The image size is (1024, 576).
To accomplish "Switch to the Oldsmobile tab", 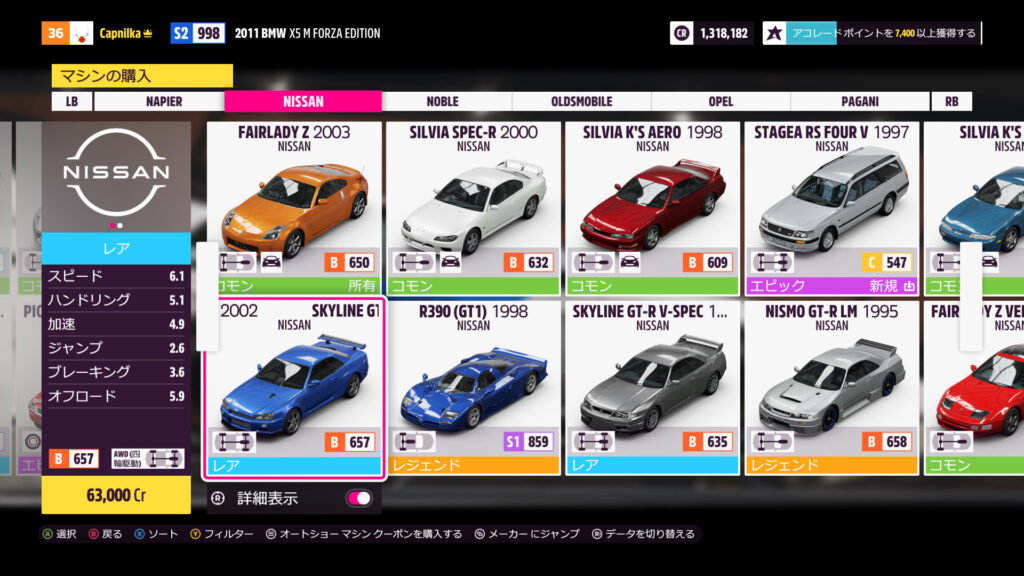I will coord(581,101).
